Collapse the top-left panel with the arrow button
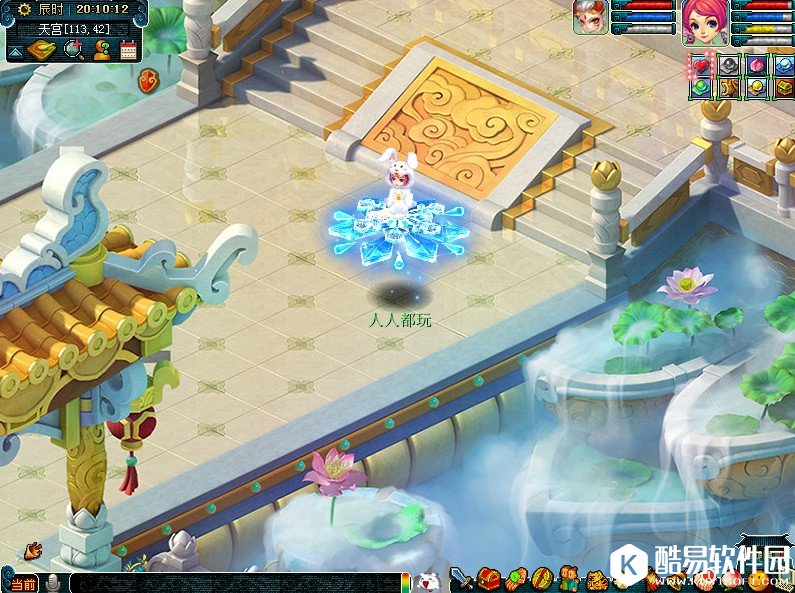Image resolution: width=795 pixels, height=593 pixels. pyautogui.click(x=17, y=50)
